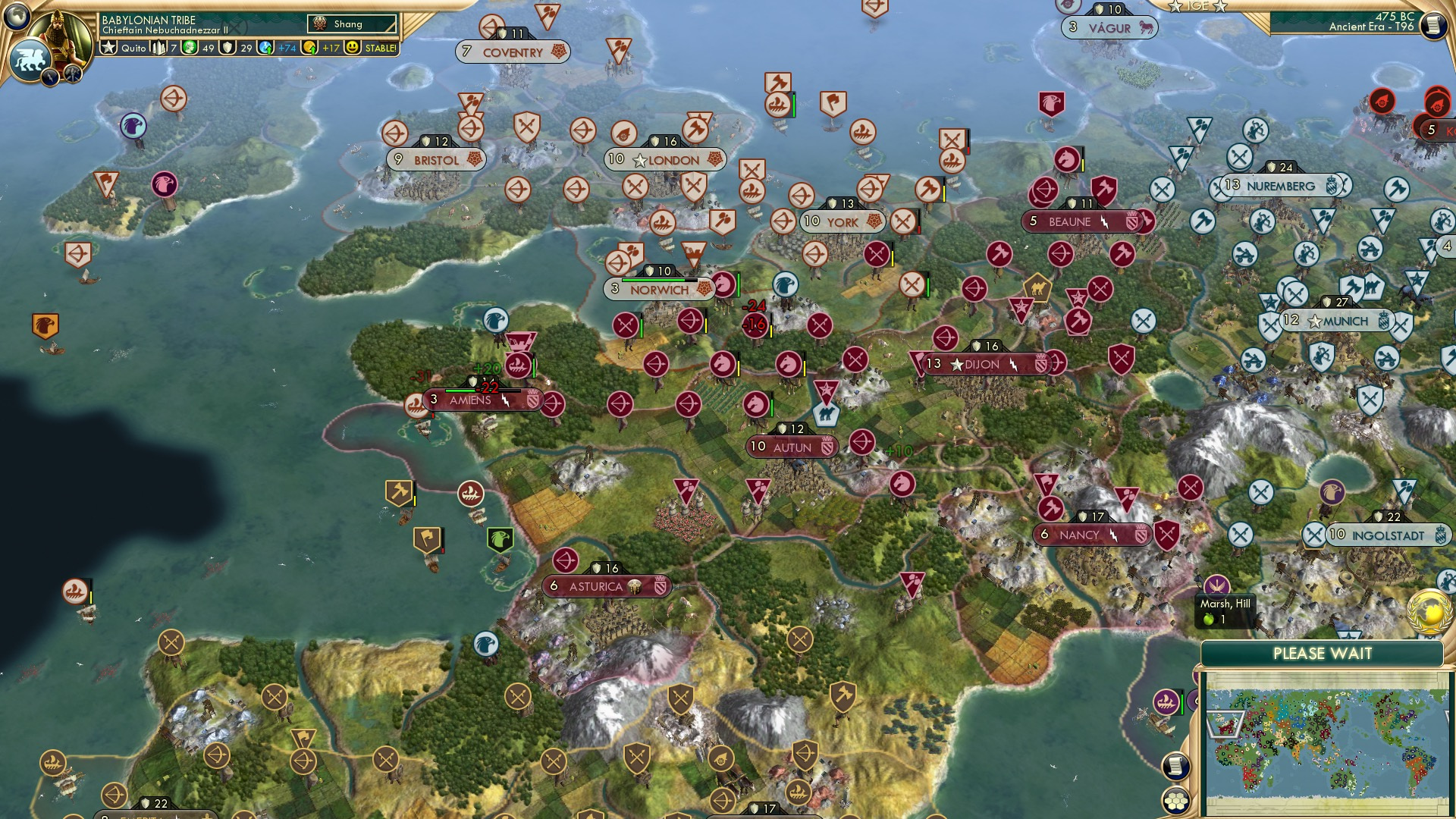This screenshot has height=819, width=1456.
Task: Expand the Quito city-state star entry
Action: [x=108, y=47]
